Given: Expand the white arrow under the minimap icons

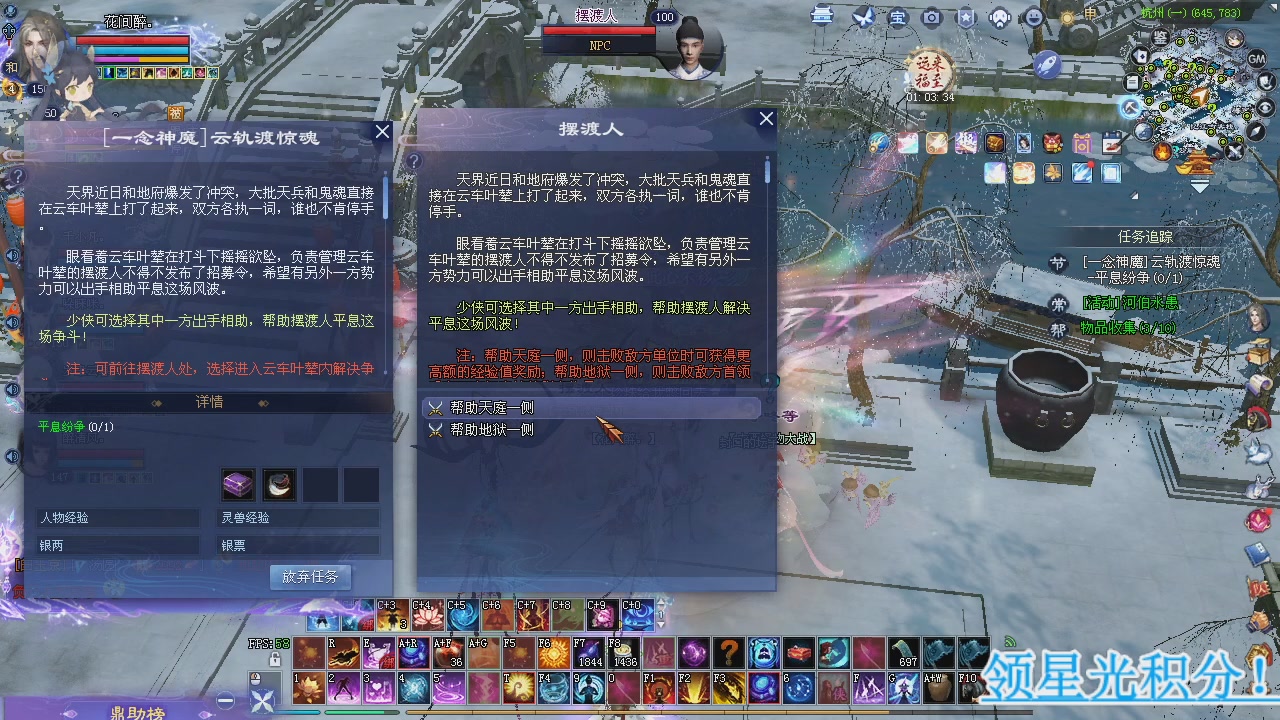Looking at the screenshot, I should (1200, 185).
